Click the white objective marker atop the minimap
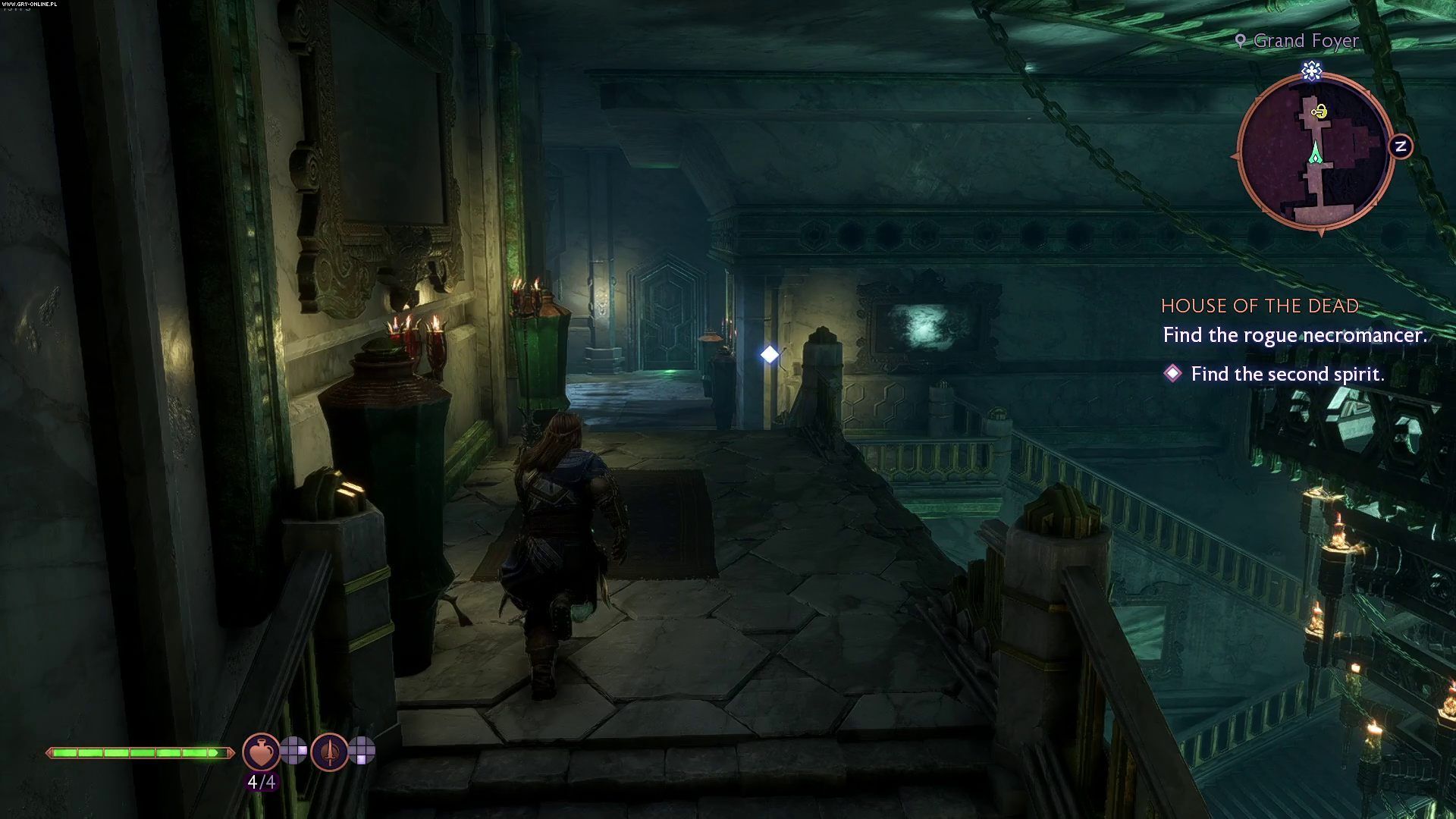Image resolution: width=1456 pixels, height=819 pixels. point(1312,71)
